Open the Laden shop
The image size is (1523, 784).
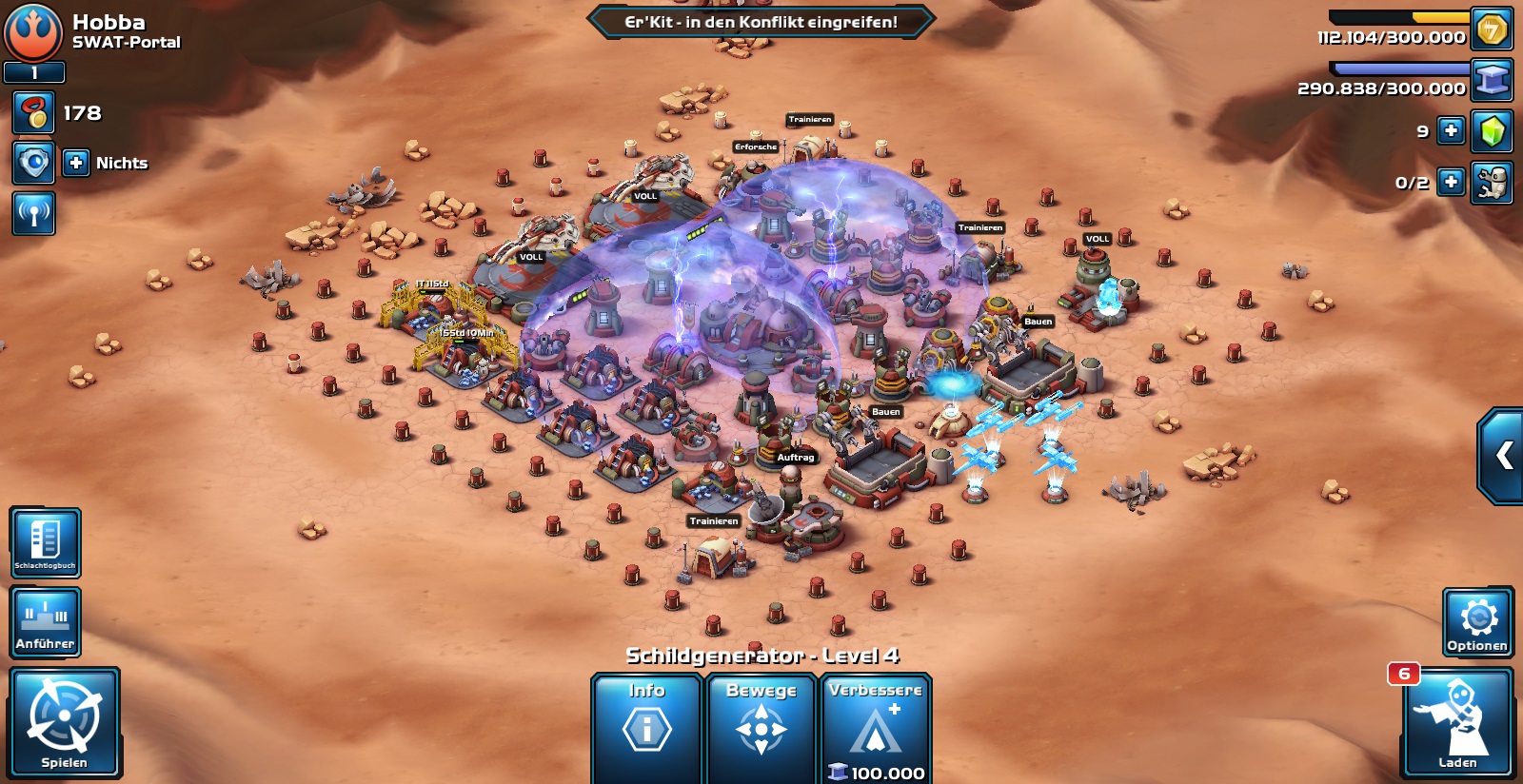tap(1457, 722)
